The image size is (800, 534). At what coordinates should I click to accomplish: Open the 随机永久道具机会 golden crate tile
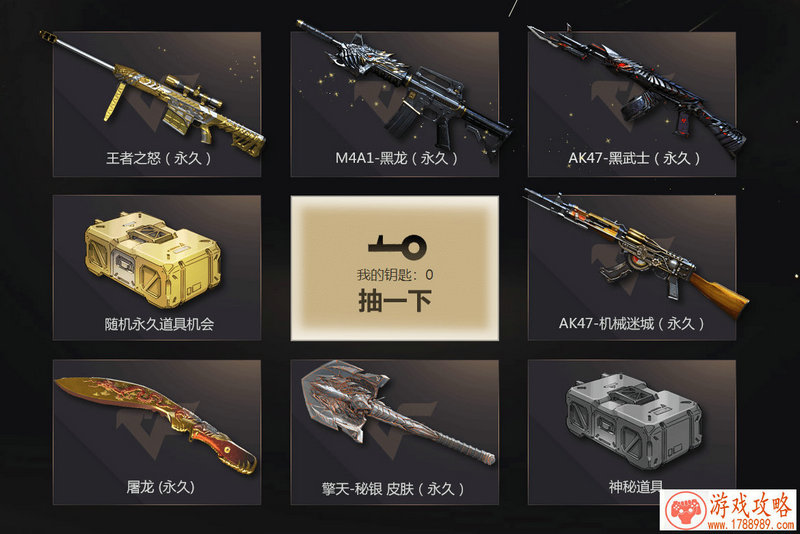pyautogui.click(x=156, y=267)
